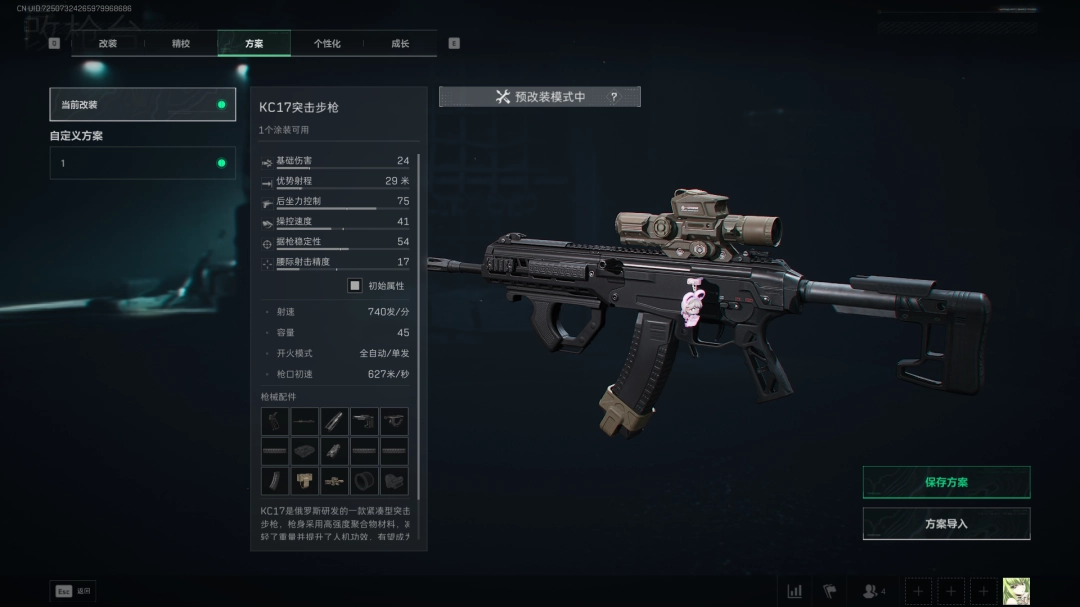1080x607 pixels.
Task: Open the friends list icon
Action: [873, 591]
